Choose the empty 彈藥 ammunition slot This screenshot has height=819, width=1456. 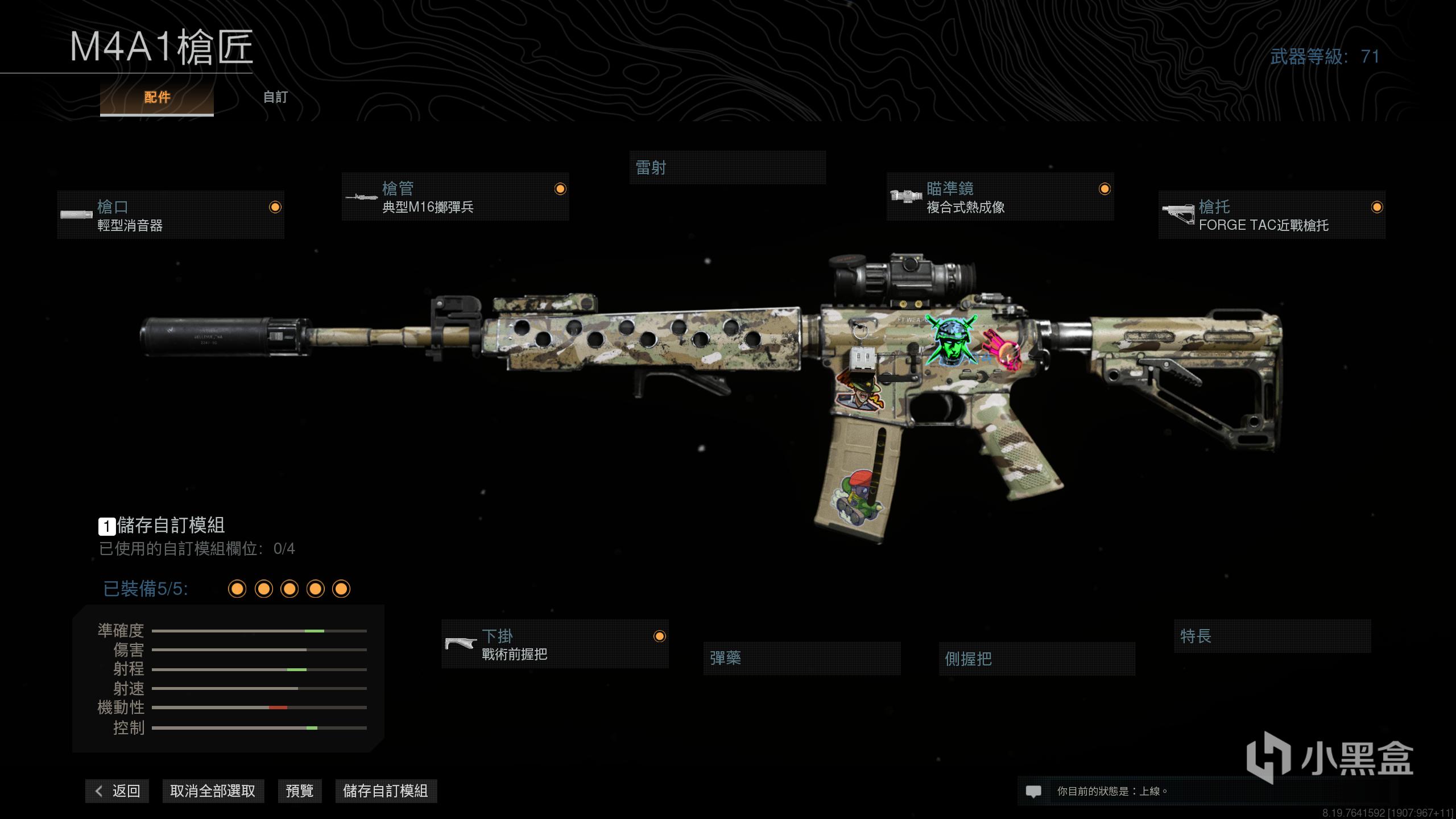[801, 659]
